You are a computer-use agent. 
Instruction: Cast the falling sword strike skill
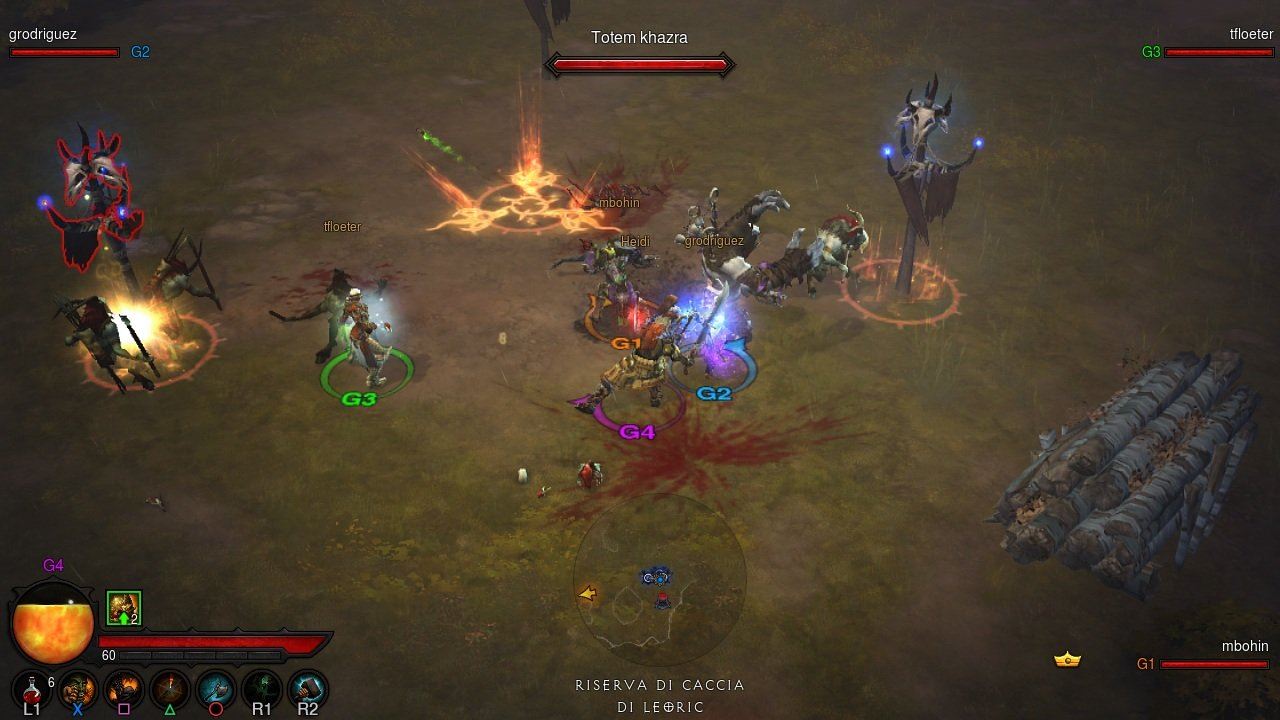click(170, 689)
